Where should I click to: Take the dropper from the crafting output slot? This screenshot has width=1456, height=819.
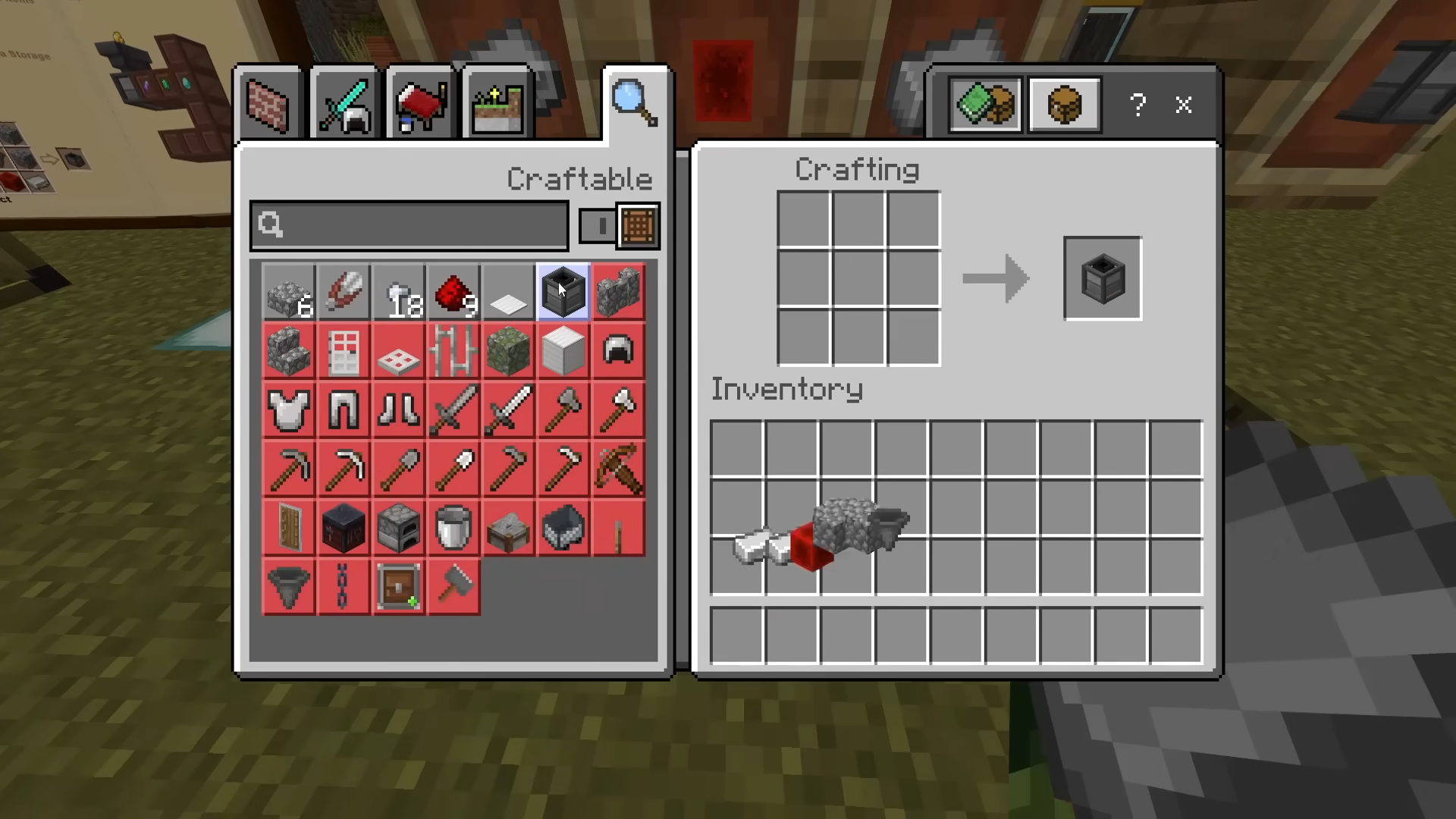[x=1102, y=278]
